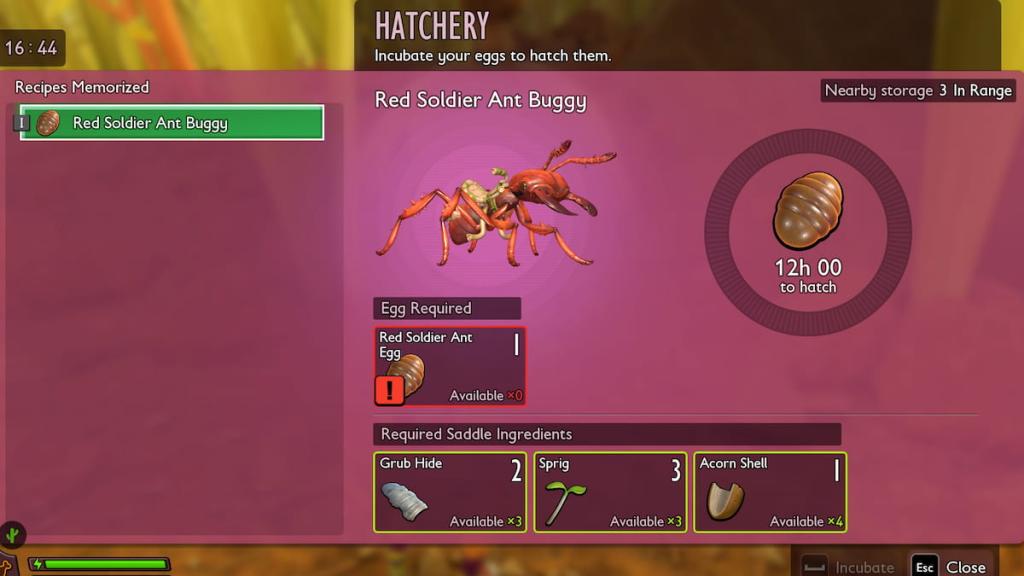The width and height of the screenshot is (1024, 576).
Task: Choose the Sprig ingredient slot
Action: point(610,492)
